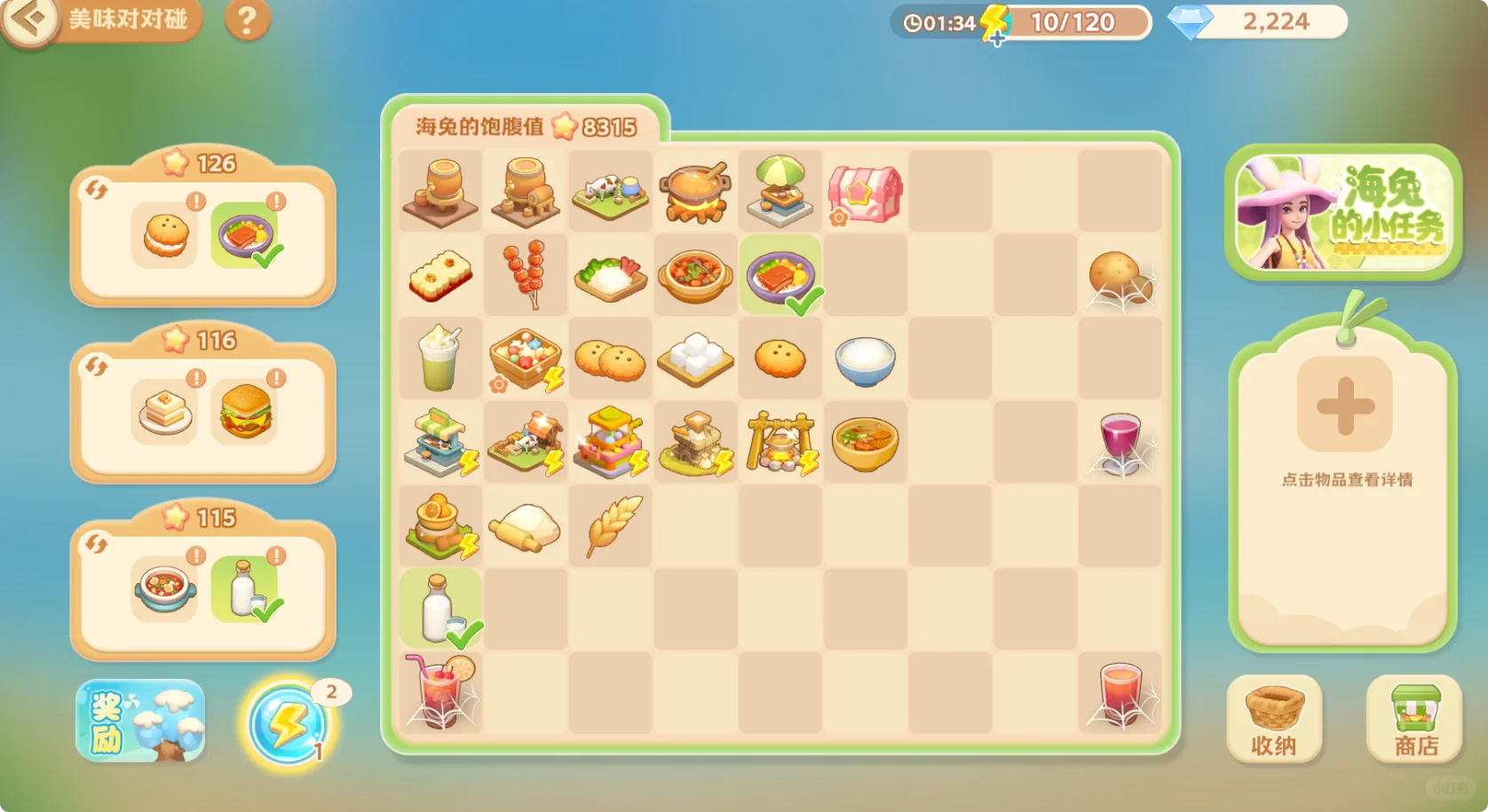Viewport: 1488px width, 812px height.
Task: Tap the claw machine generator with lightning badge
Action: click(x=611, y=441)
